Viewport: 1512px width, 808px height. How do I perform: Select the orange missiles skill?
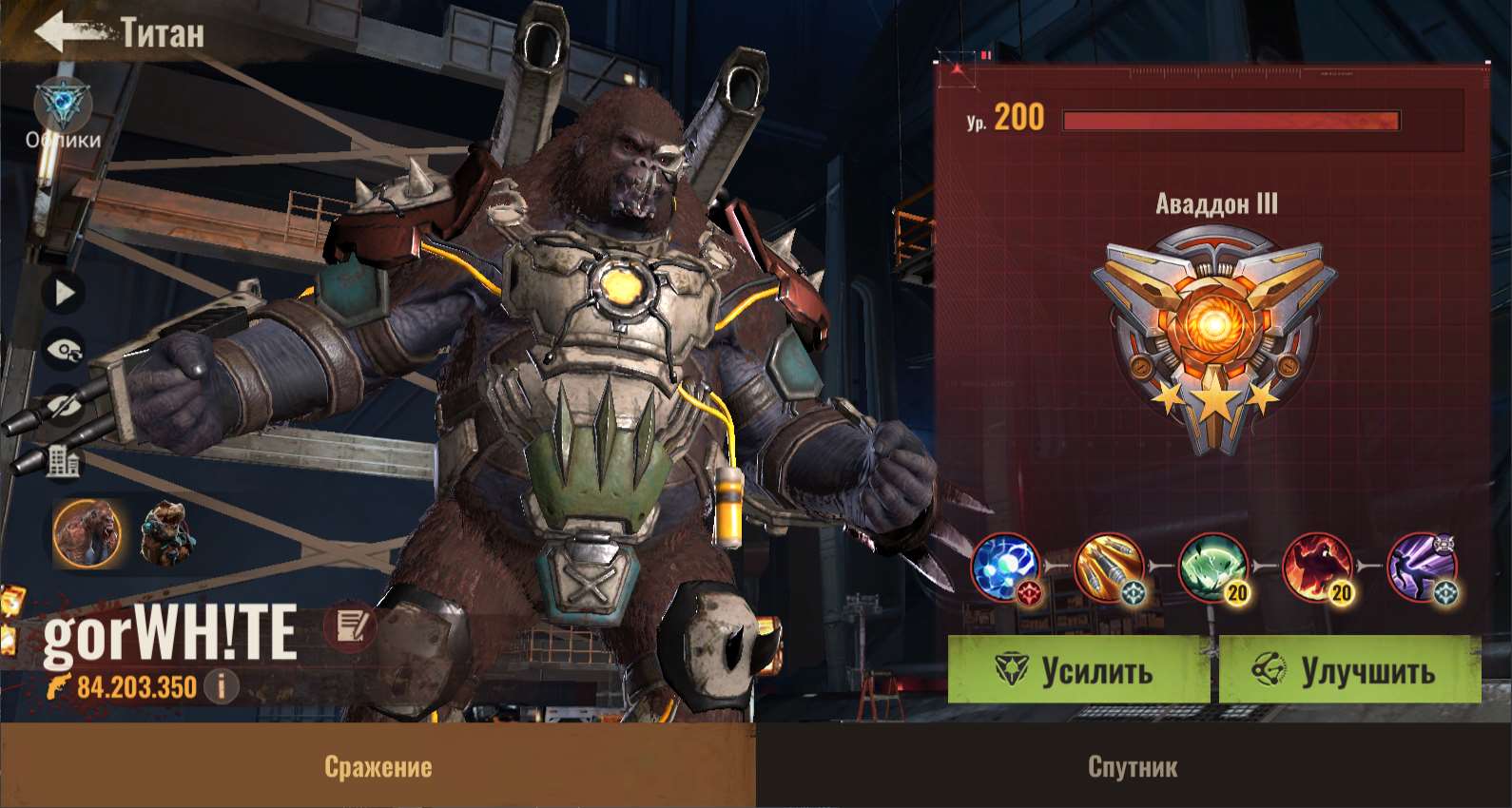coord(1110,568)
